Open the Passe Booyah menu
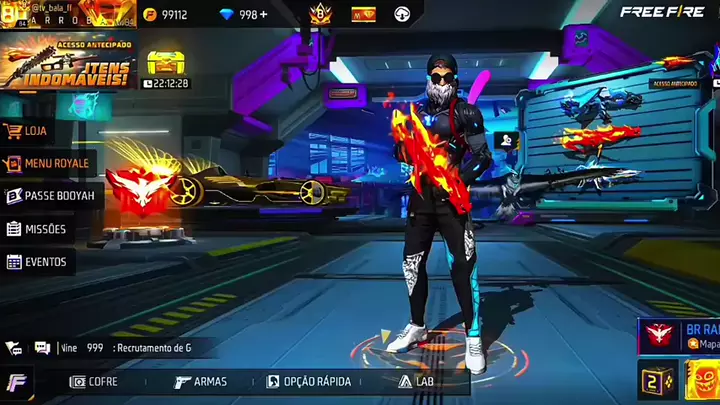720x405 pixels. click(50, 196)
